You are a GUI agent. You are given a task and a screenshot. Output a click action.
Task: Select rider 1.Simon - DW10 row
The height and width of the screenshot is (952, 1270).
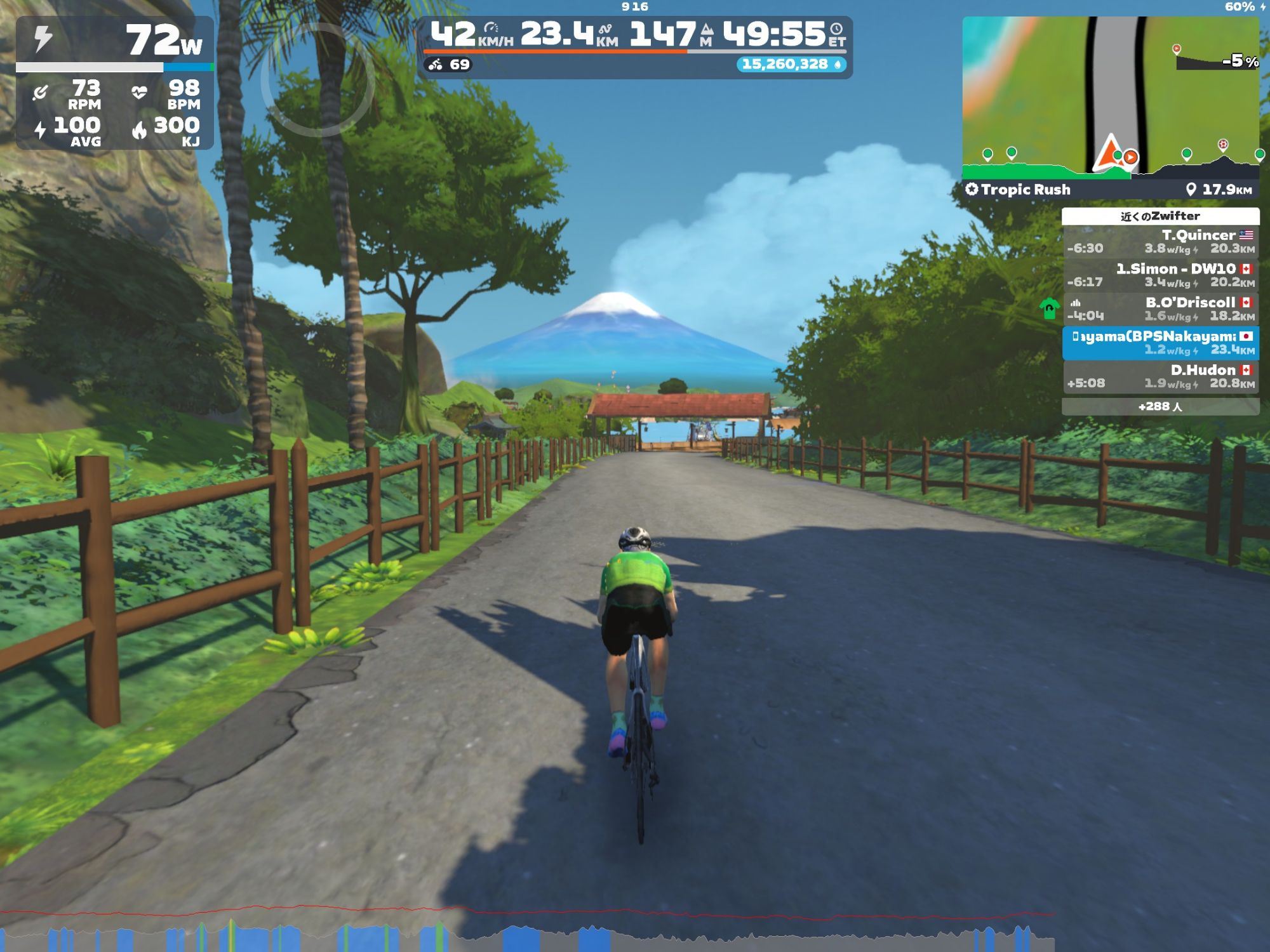click(x=1160, y=275)
